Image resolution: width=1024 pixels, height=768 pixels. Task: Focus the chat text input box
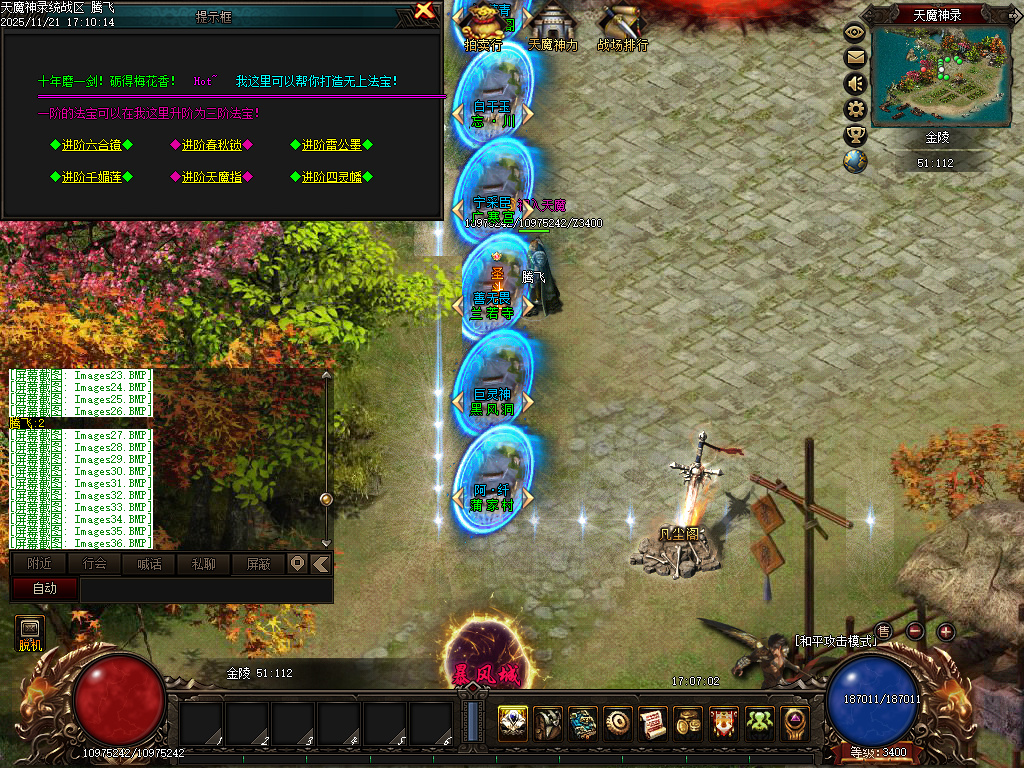pyautogui.click(x=205, y=589)
